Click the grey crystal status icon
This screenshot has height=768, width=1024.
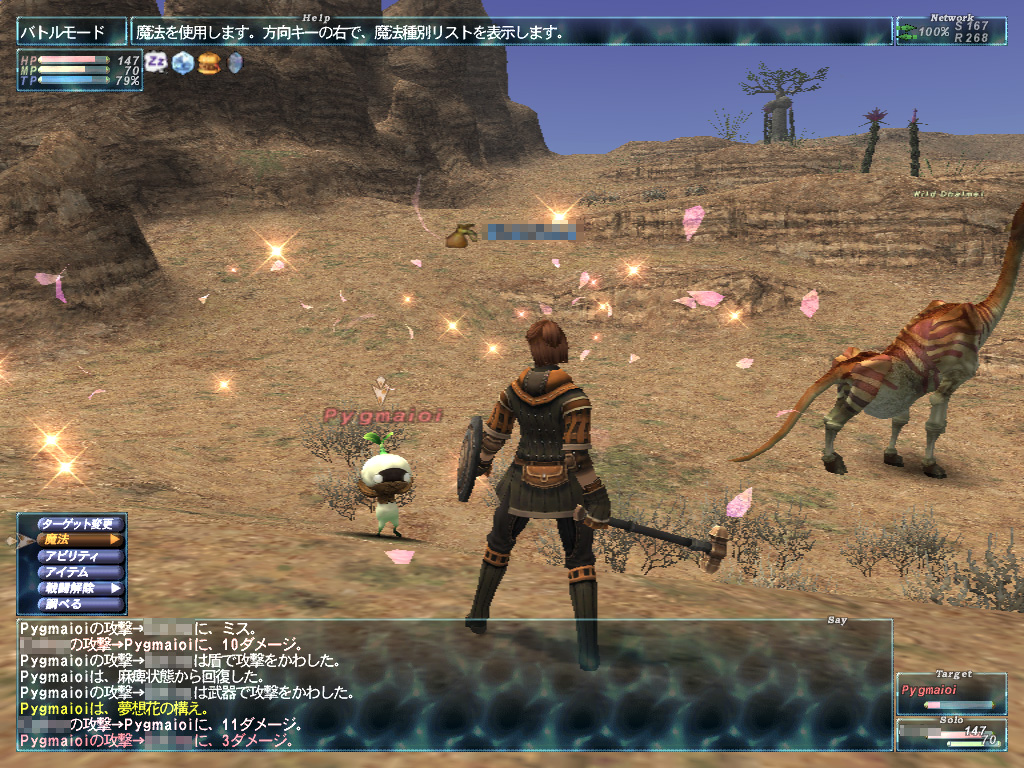coord(235,63)
